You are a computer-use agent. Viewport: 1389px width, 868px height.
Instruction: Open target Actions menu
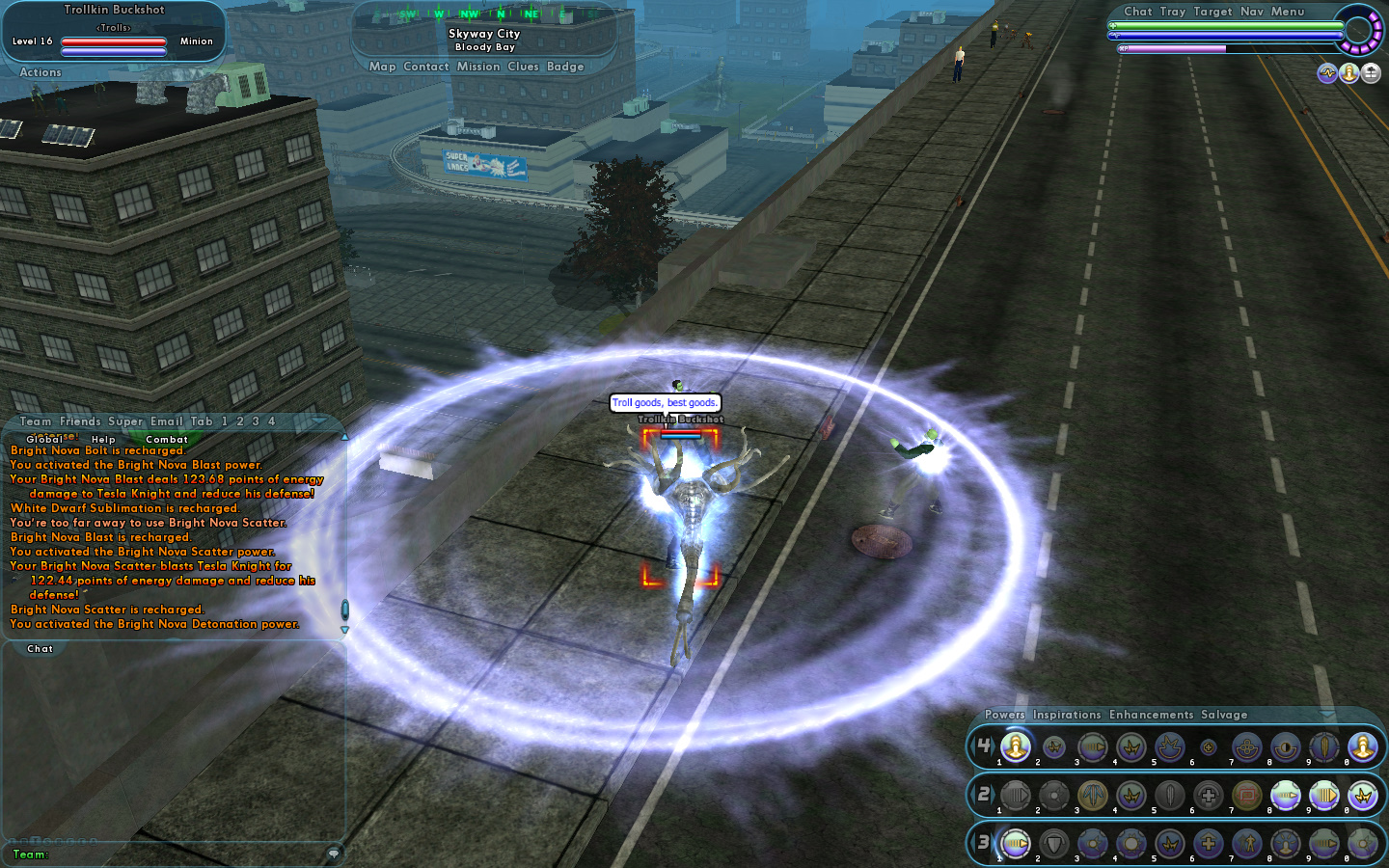[x=41, y=72]
